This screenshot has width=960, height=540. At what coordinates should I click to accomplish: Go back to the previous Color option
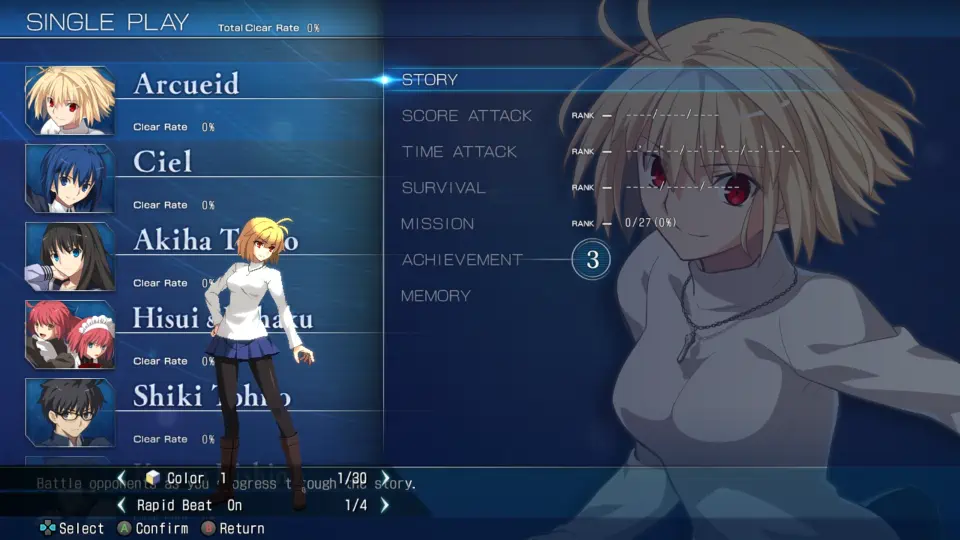122,478
